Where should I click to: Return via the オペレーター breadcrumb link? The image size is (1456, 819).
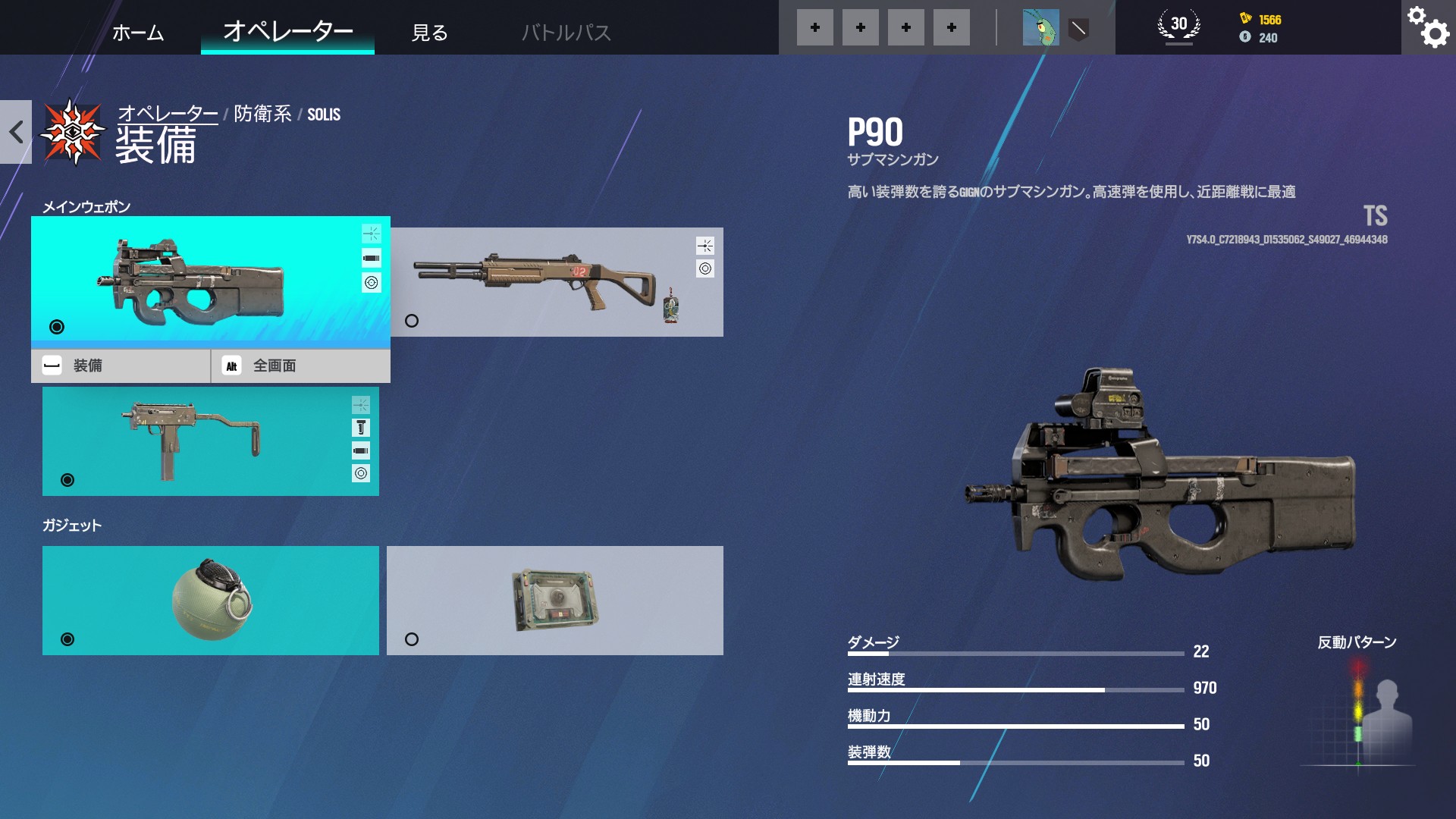(x=168, y=114)
